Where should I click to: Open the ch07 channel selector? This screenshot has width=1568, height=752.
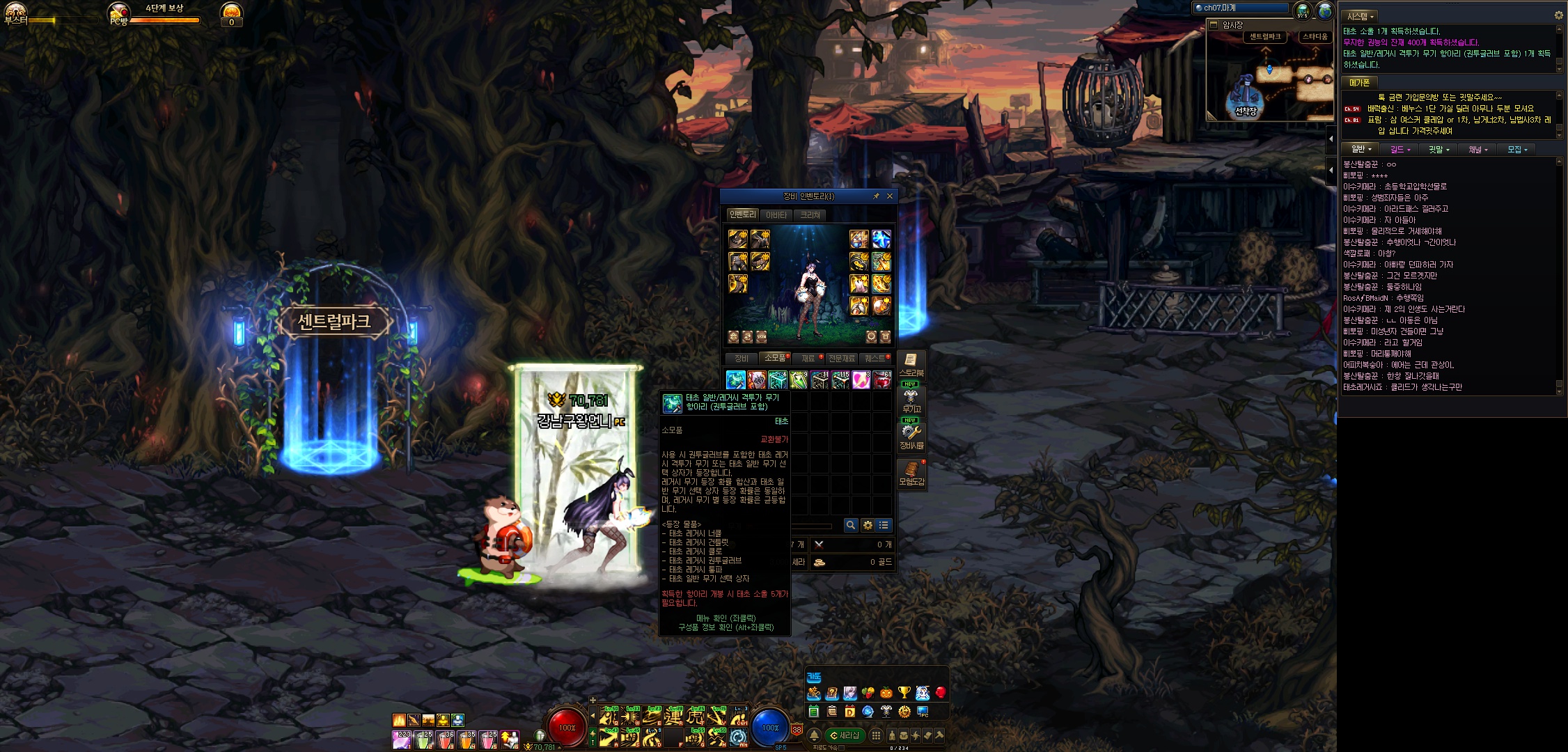pyautogui.click(x=1241, y=8)
